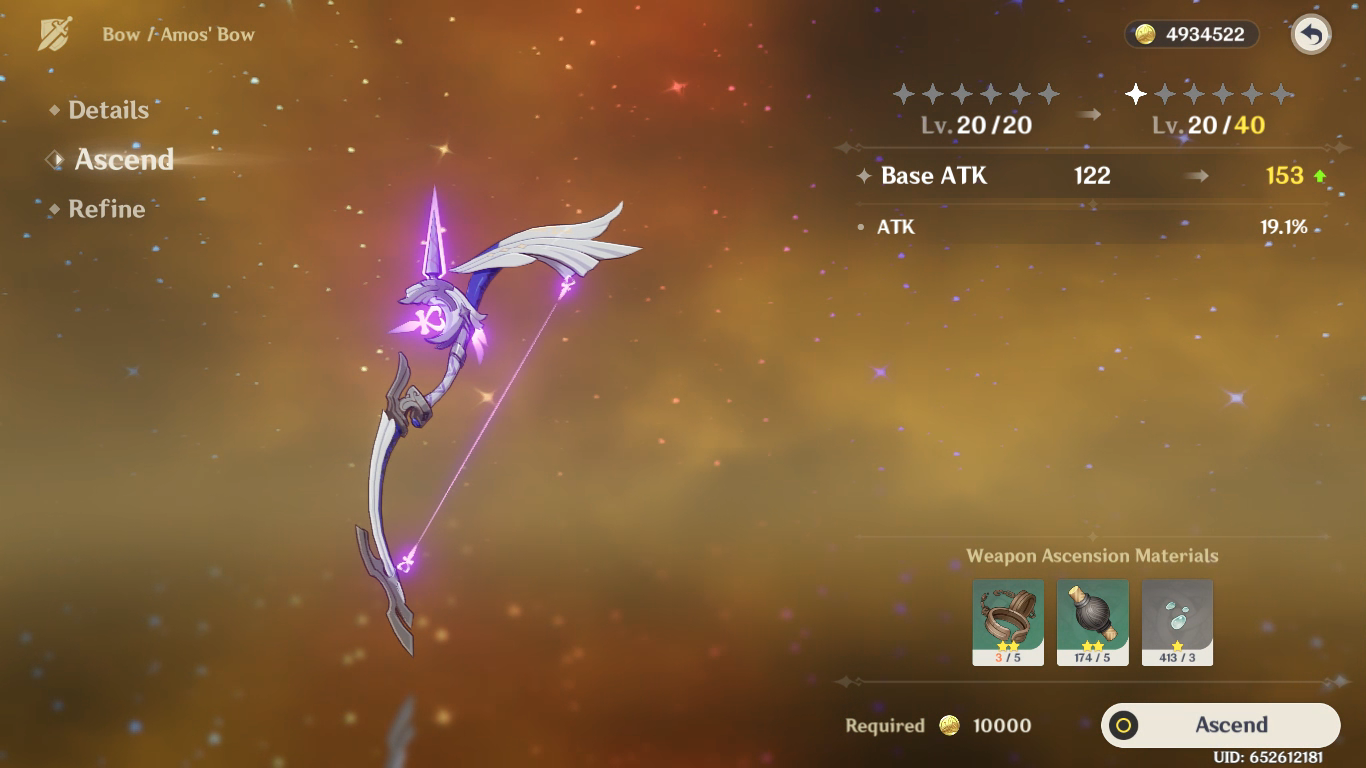Image resolution: width=1366 pixels, height=768 pixels.
Task: Switch to the Details tab
Action: tap(107, 110)
